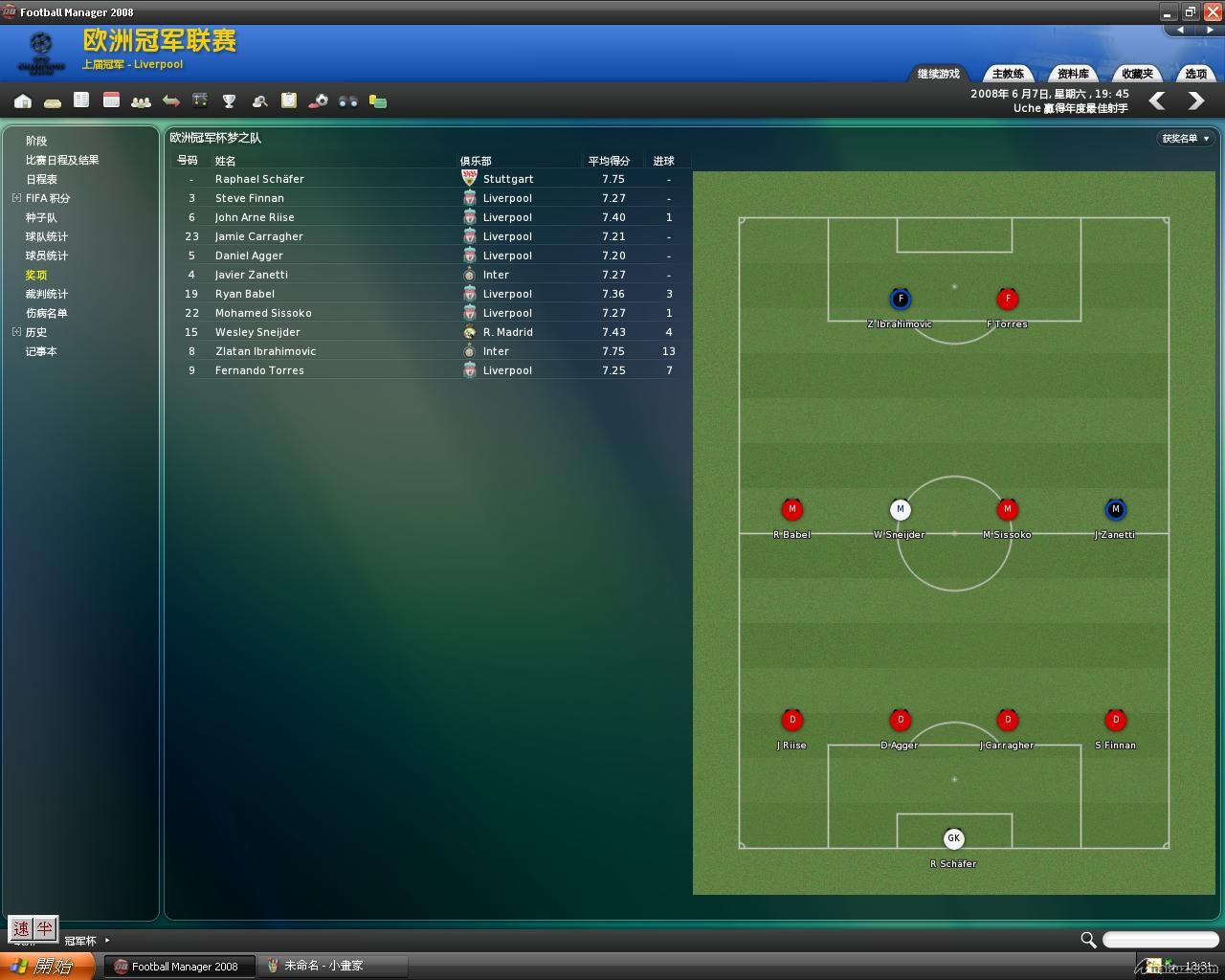Click the large forward arrow by the date

[1196, 100]
